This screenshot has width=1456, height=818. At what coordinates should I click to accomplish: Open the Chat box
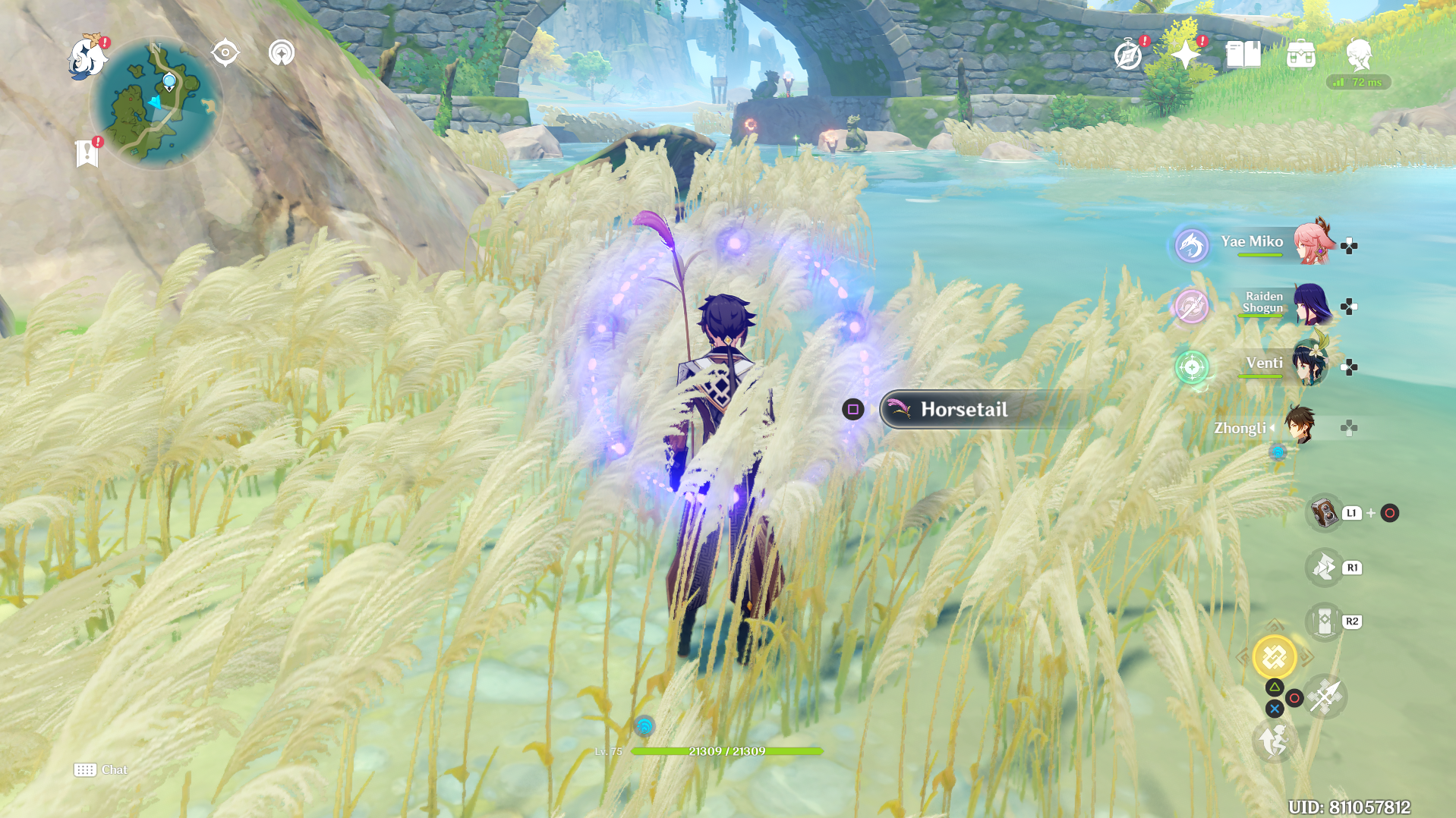[100, 770]
